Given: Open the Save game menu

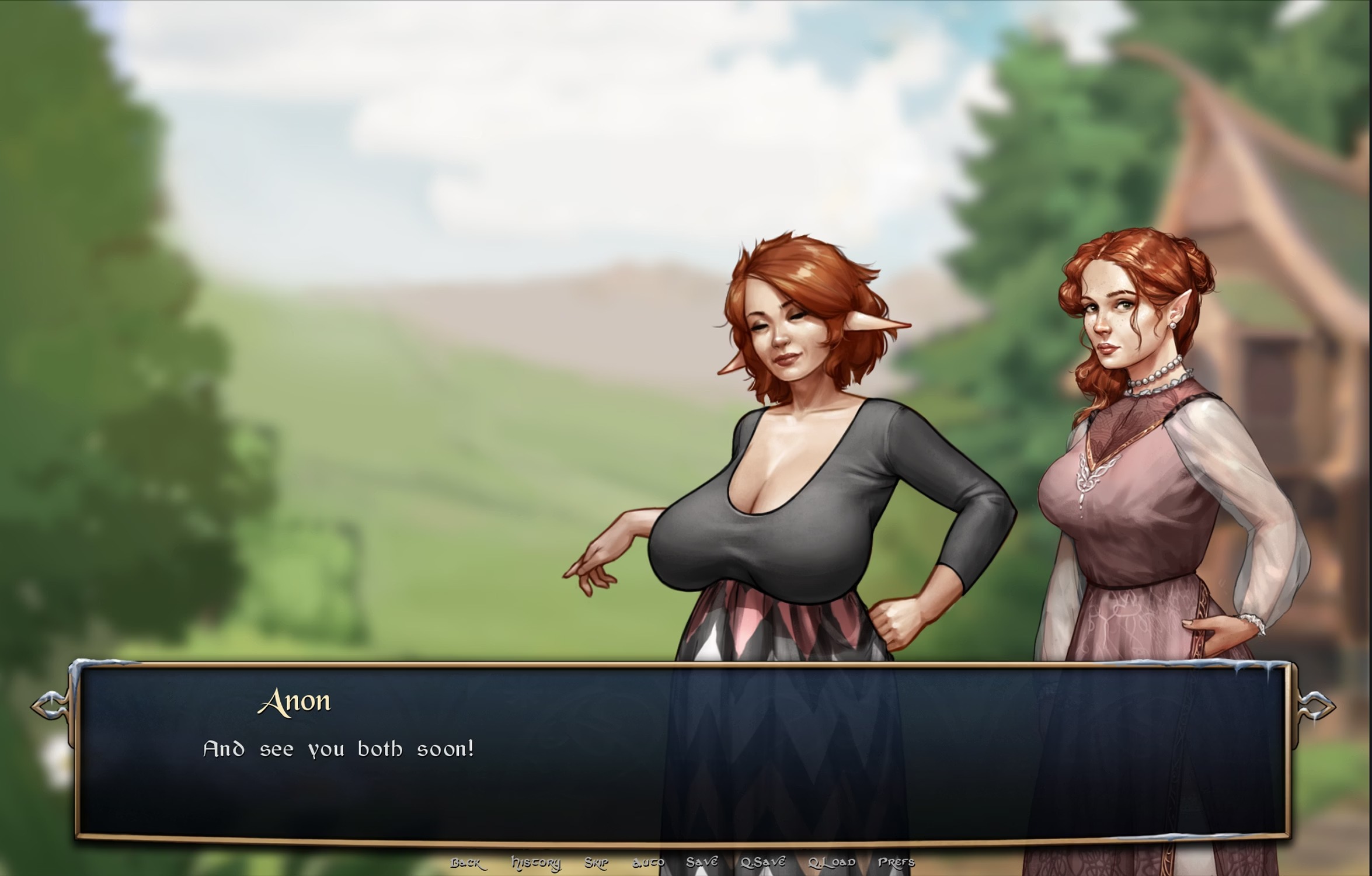Looking at the screenshot, I should point(702,862).
